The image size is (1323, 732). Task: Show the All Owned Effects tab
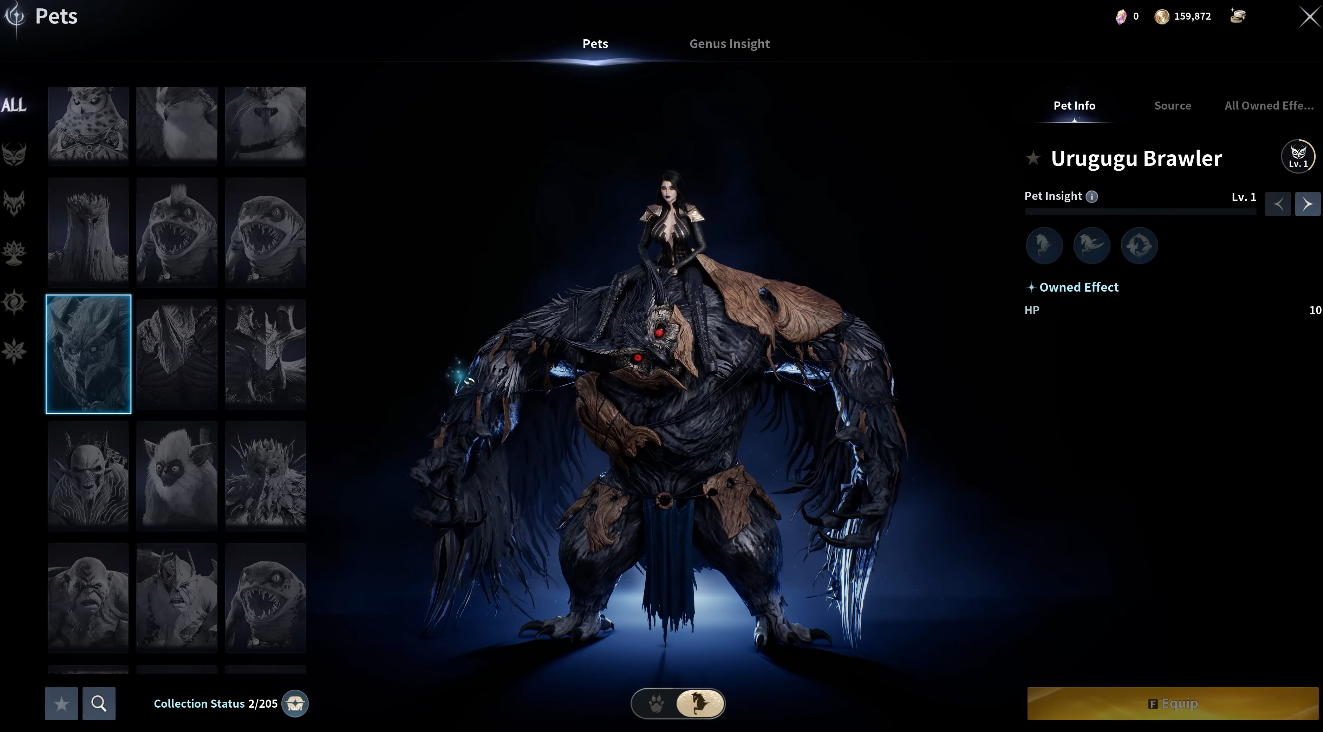1268,106
